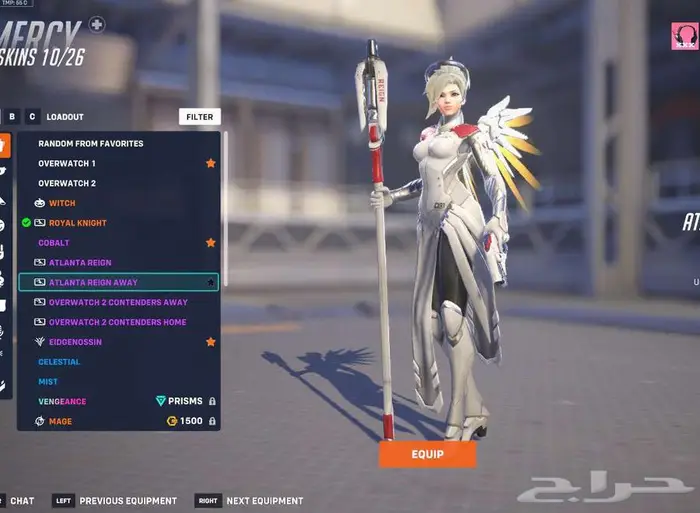Switch to loadout C

32,117
